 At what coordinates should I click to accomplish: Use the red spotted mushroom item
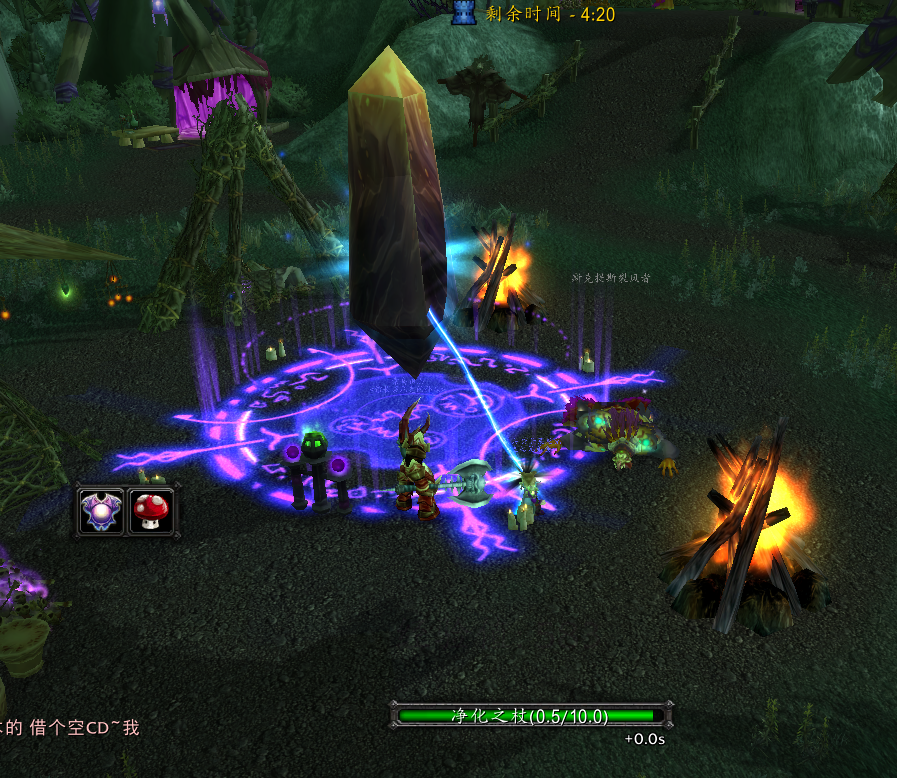pyautogui.click(x=151, y=511)
